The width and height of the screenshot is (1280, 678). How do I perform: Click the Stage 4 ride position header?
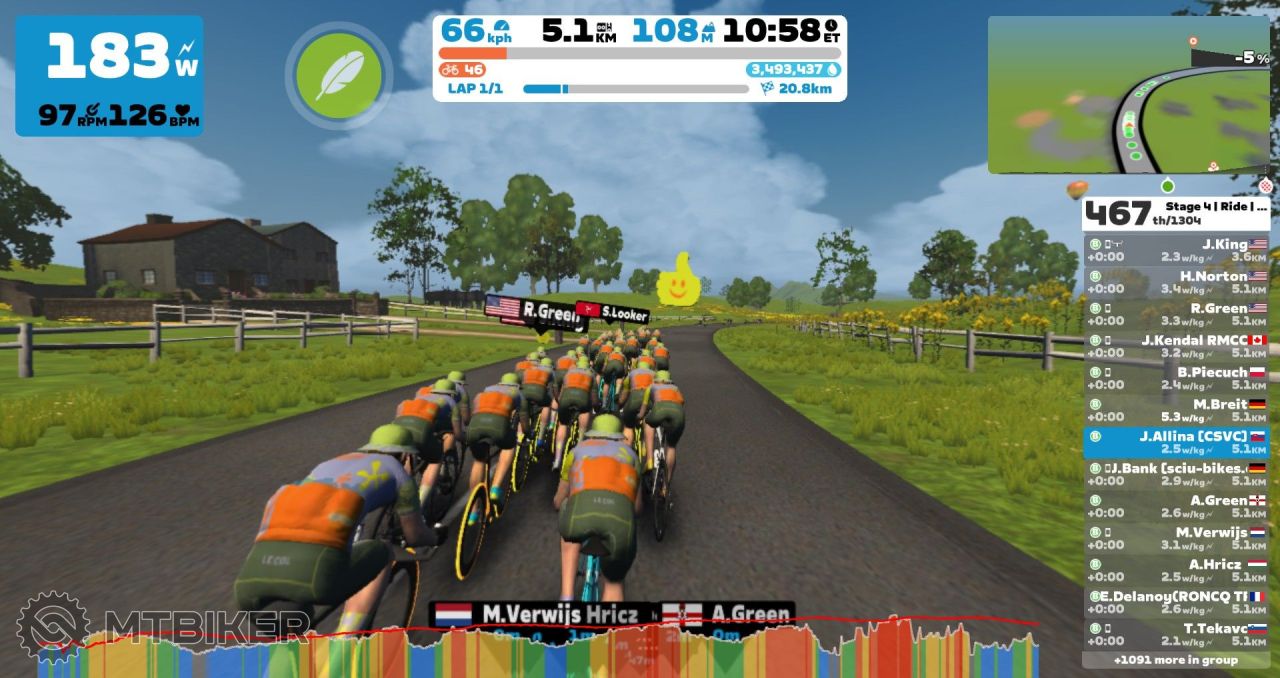pos(1175,213)
